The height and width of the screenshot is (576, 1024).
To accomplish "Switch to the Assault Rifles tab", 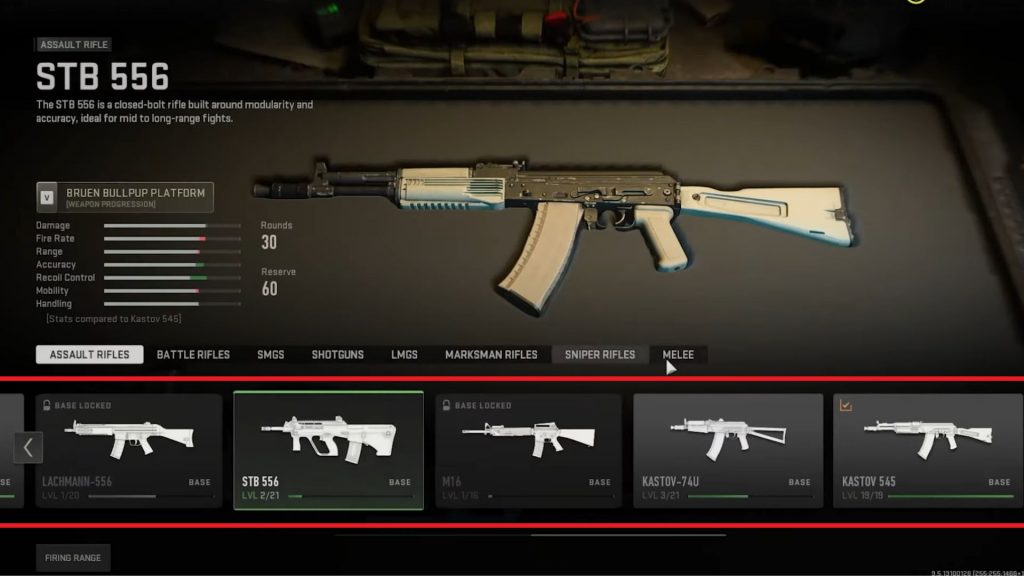I will coord(89,355).
